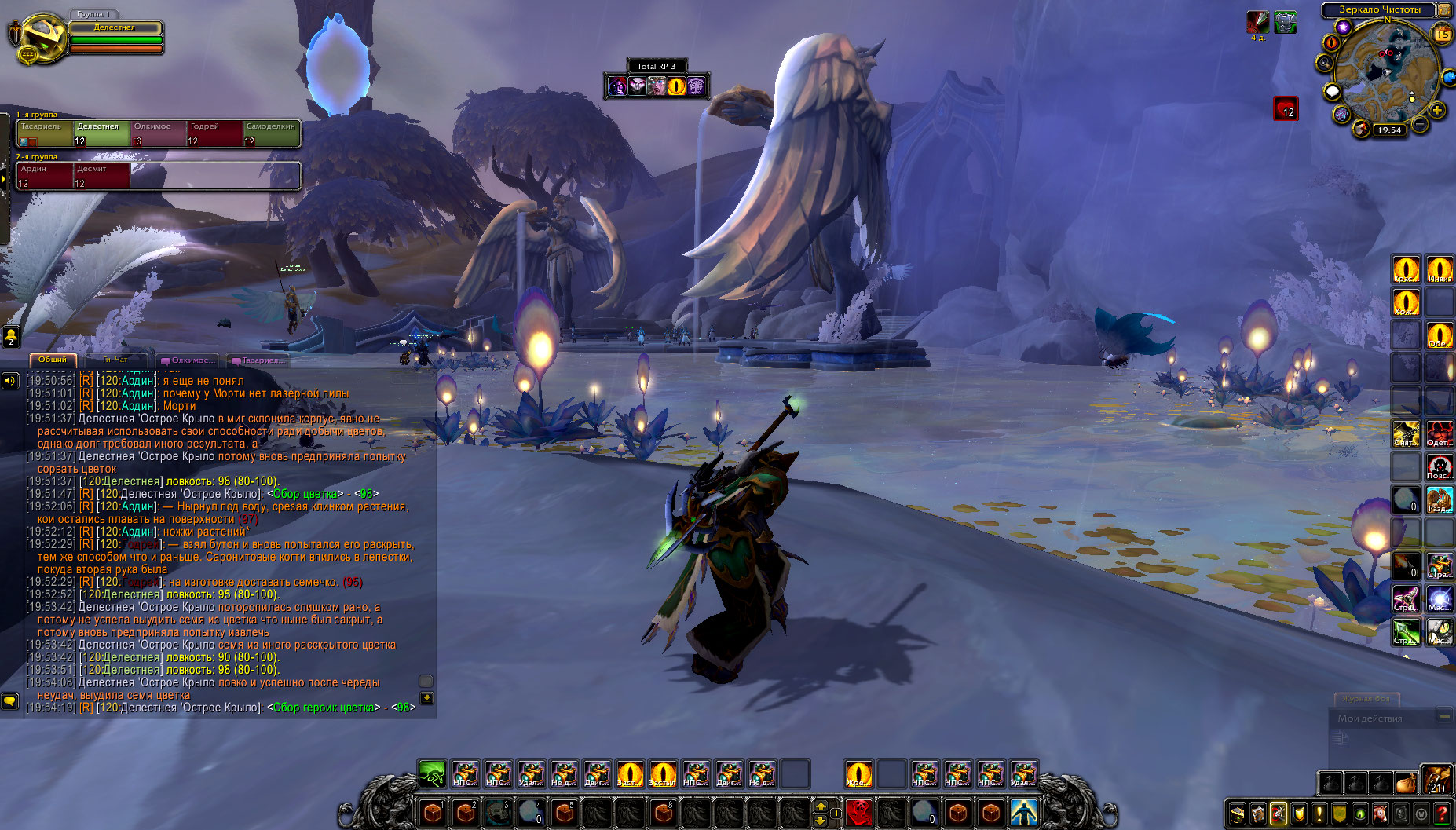Open the red question mark help button
The image size is (1456, 830).
(1442, 814)
